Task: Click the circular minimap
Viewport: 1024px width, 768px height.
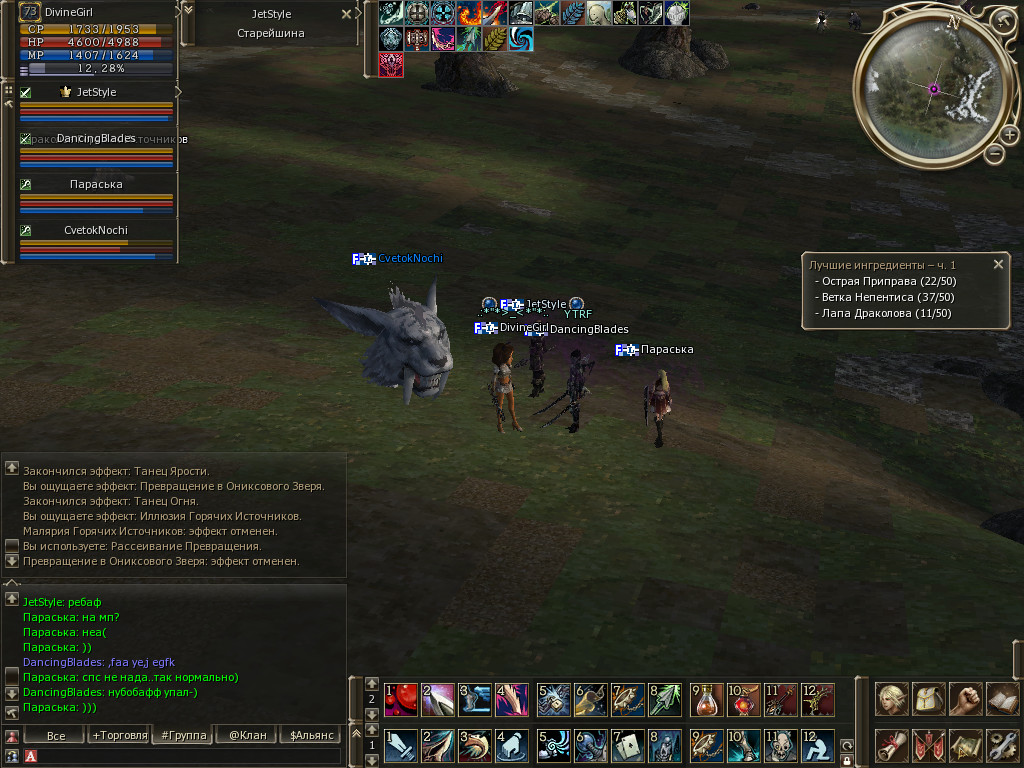Action: click(932, 90)
